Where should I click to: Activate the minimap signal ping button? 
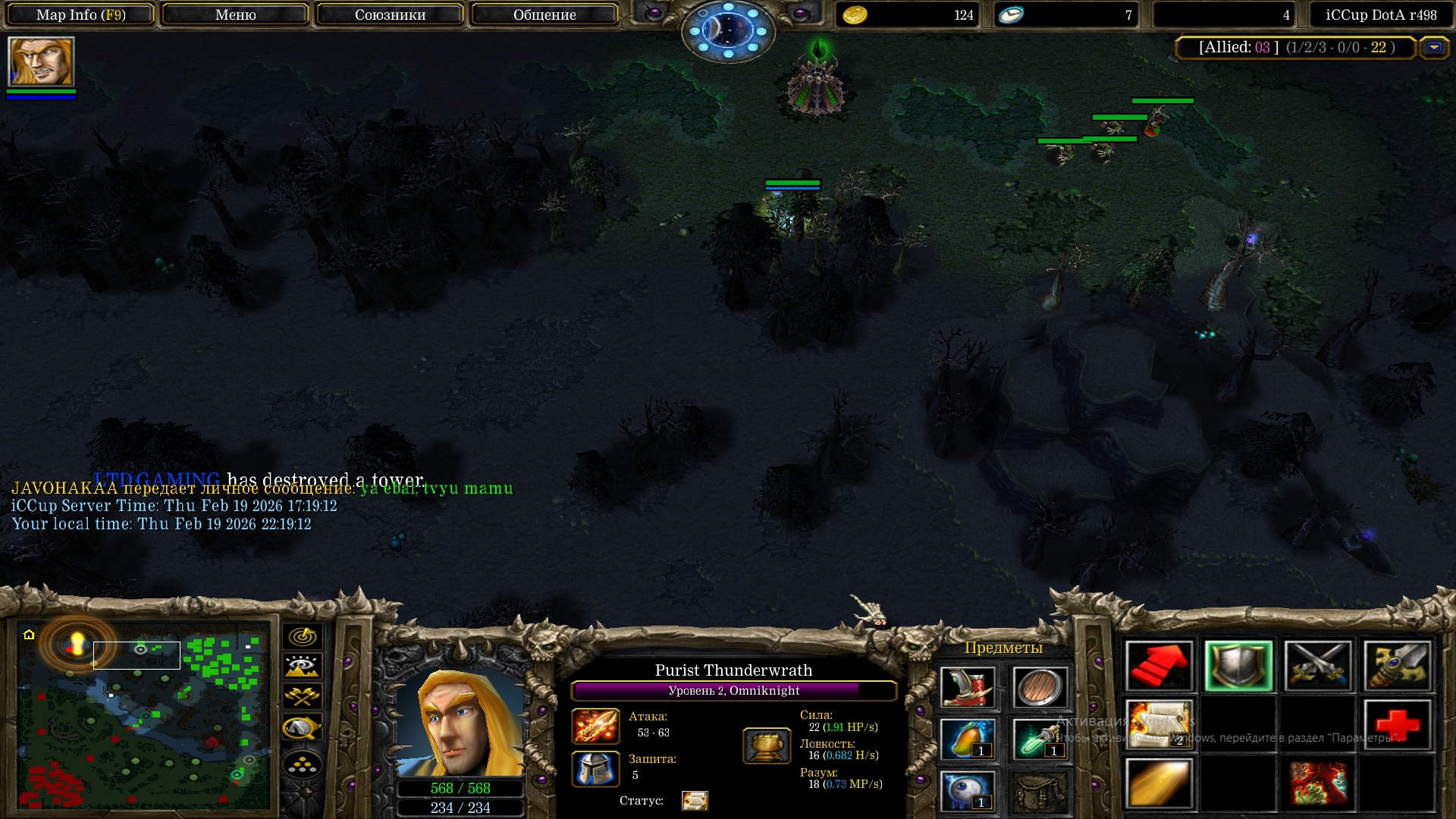(x=302, y=636)
